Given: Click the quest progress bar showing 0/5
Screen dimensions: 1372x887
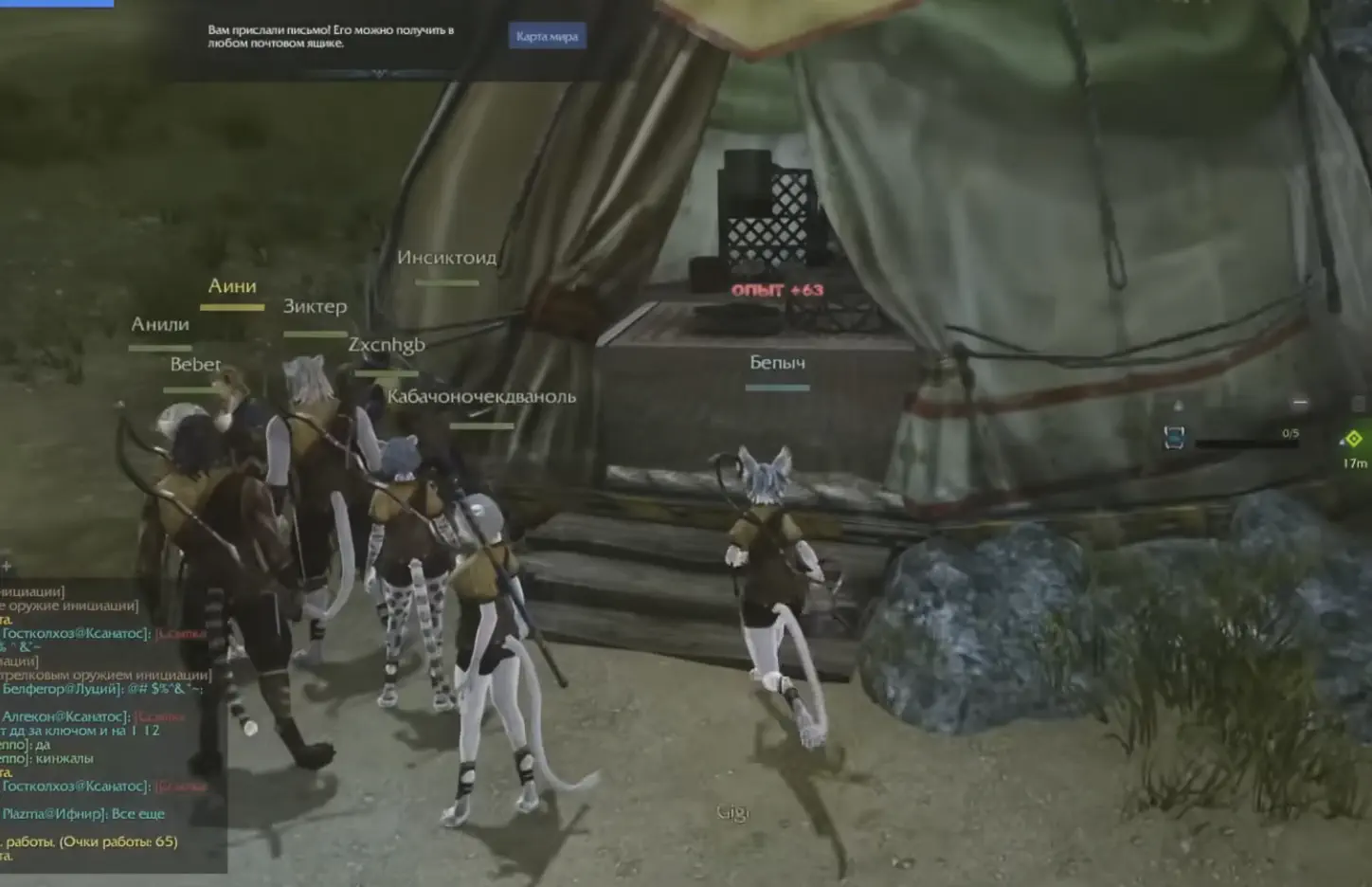Looking at the screenshot, I should coord(1246,443).
